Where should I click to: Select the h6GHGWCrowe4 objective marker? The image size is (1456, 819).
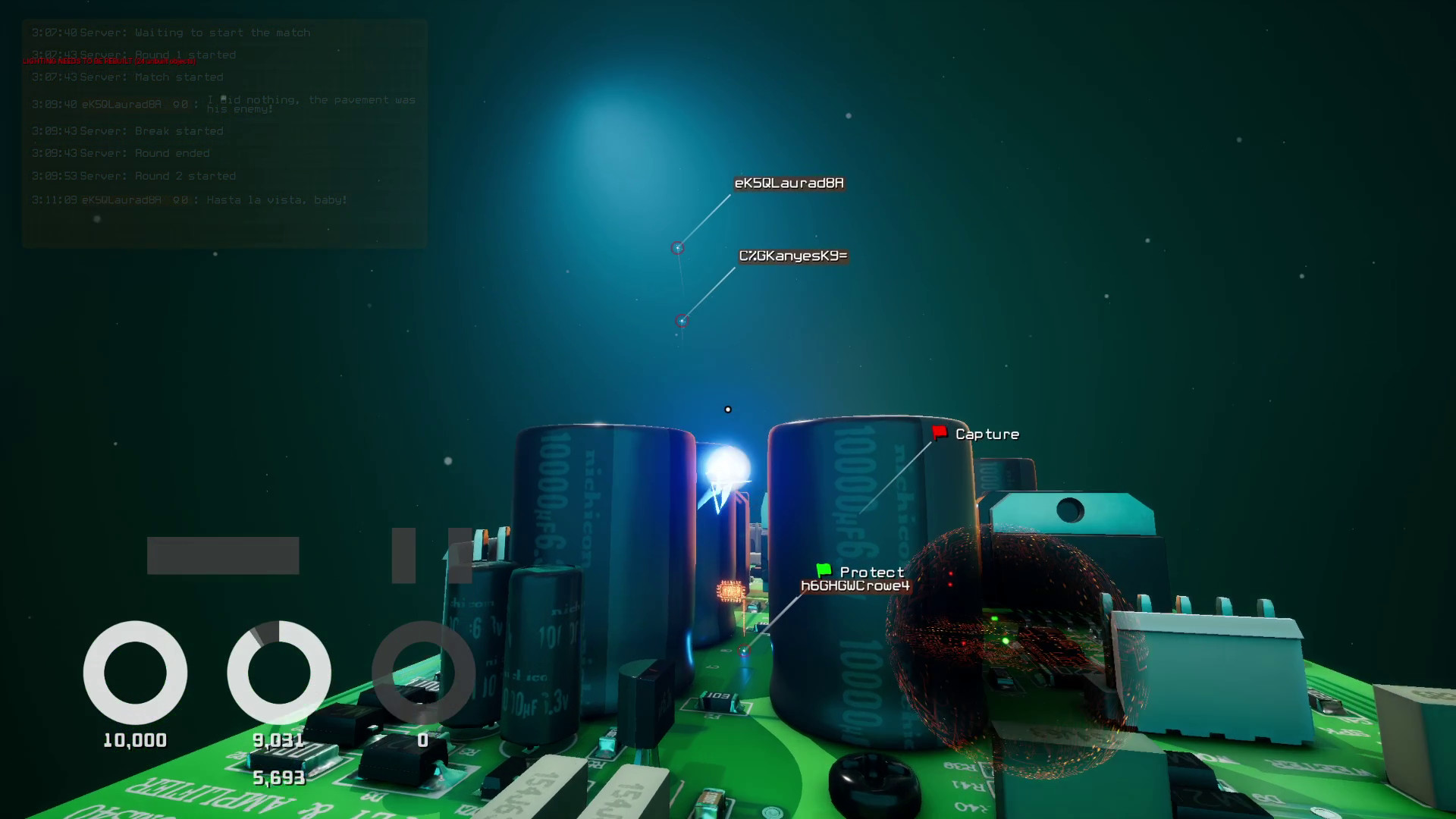858,584
